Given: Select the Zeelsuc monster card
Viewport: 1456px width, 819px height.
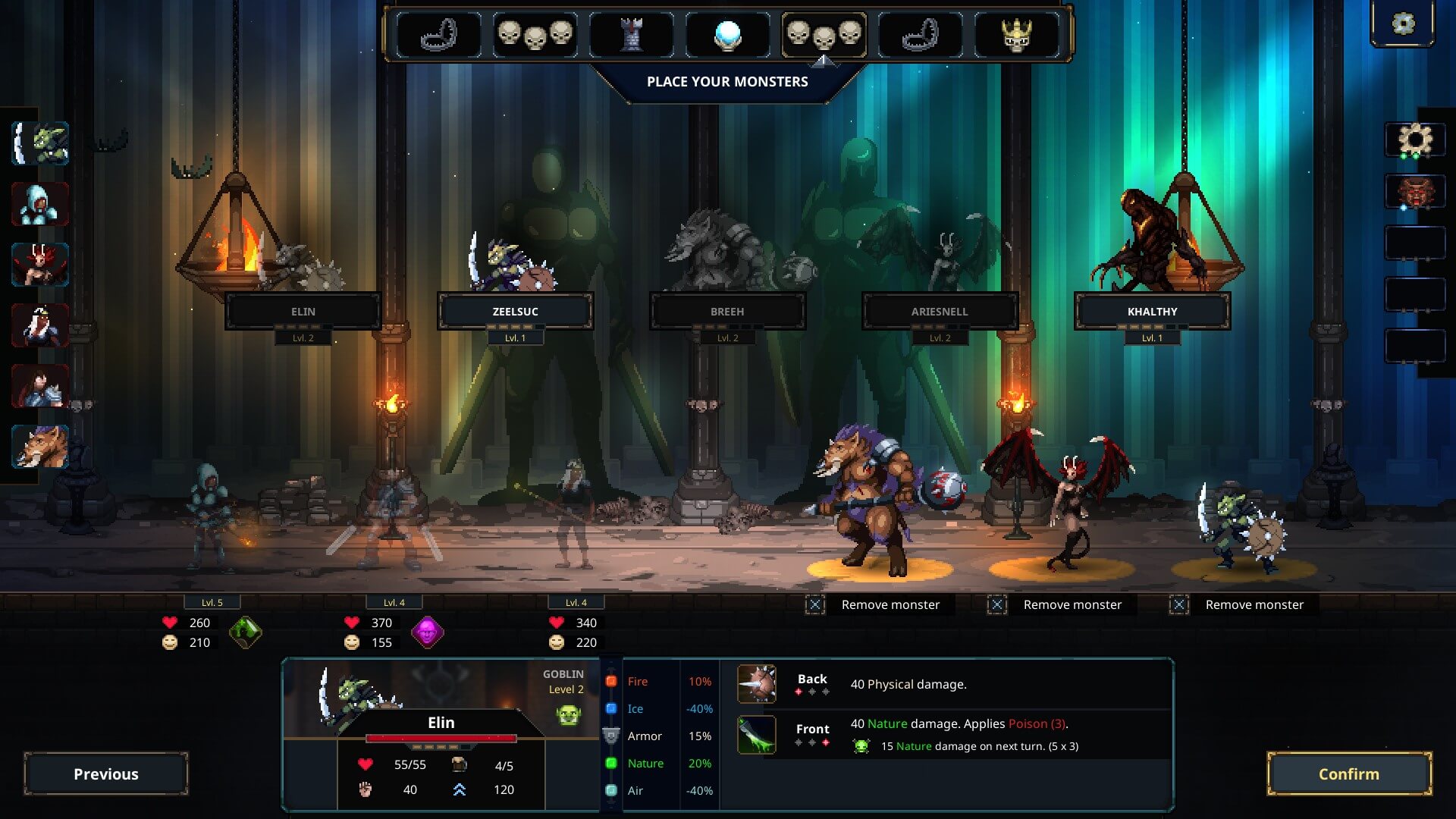Looking at the screenshot, I should (x=515, y=311).
